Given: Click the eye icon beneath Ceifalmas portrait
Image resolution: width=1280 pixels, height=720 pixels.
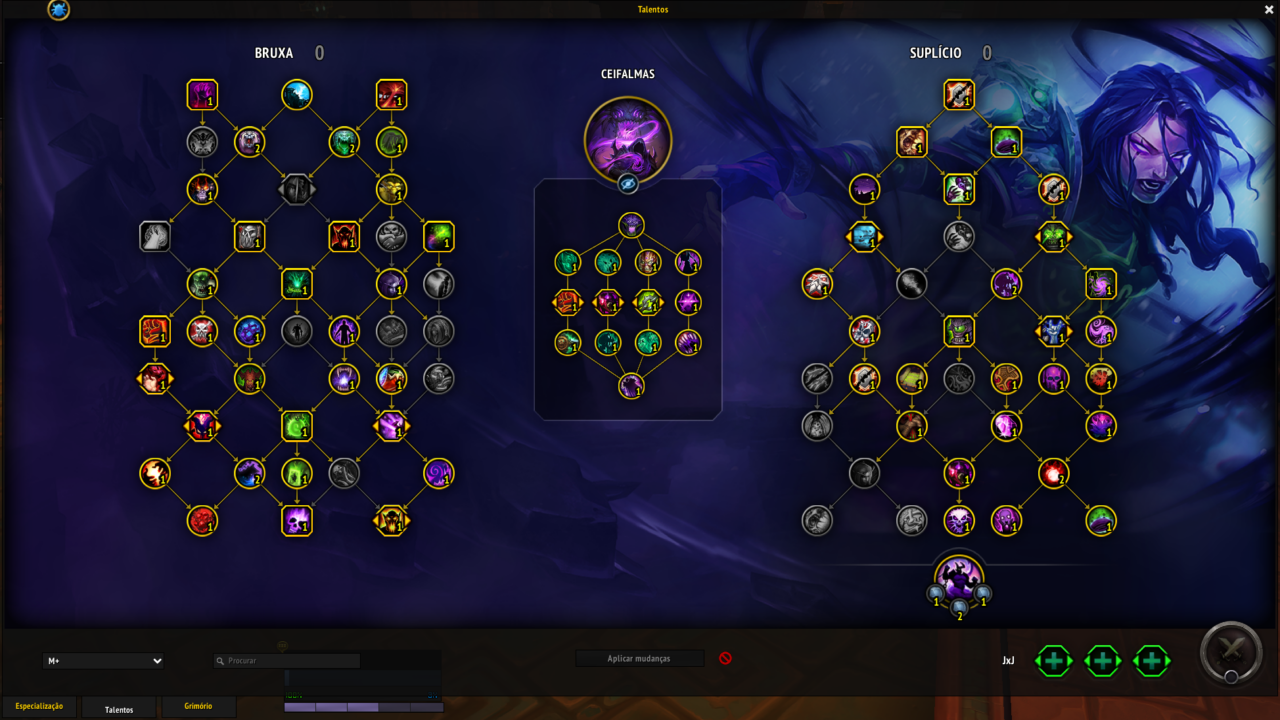Looking at the screenshot, I should [628, 184].
